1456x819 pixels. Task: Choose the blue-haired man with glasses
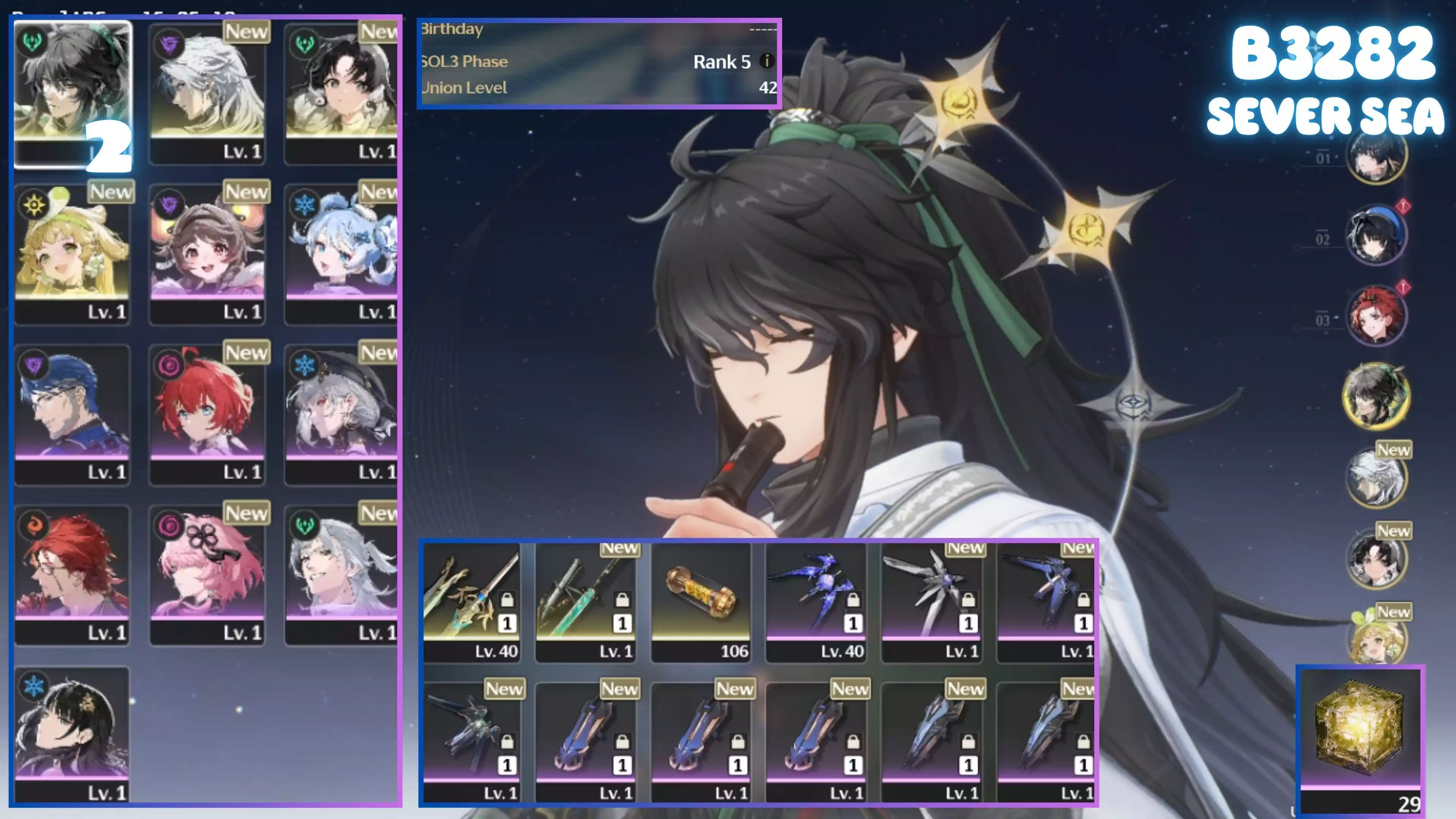coord(72,414)
